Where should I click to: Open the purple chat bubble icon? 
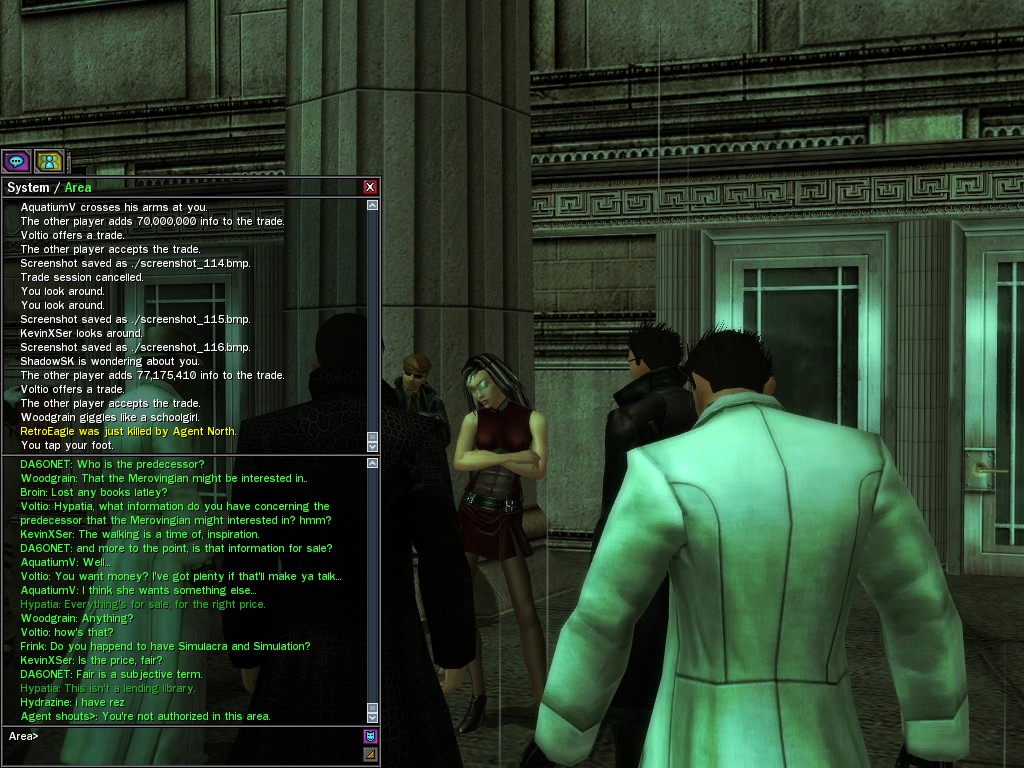[x=16, y=160]
